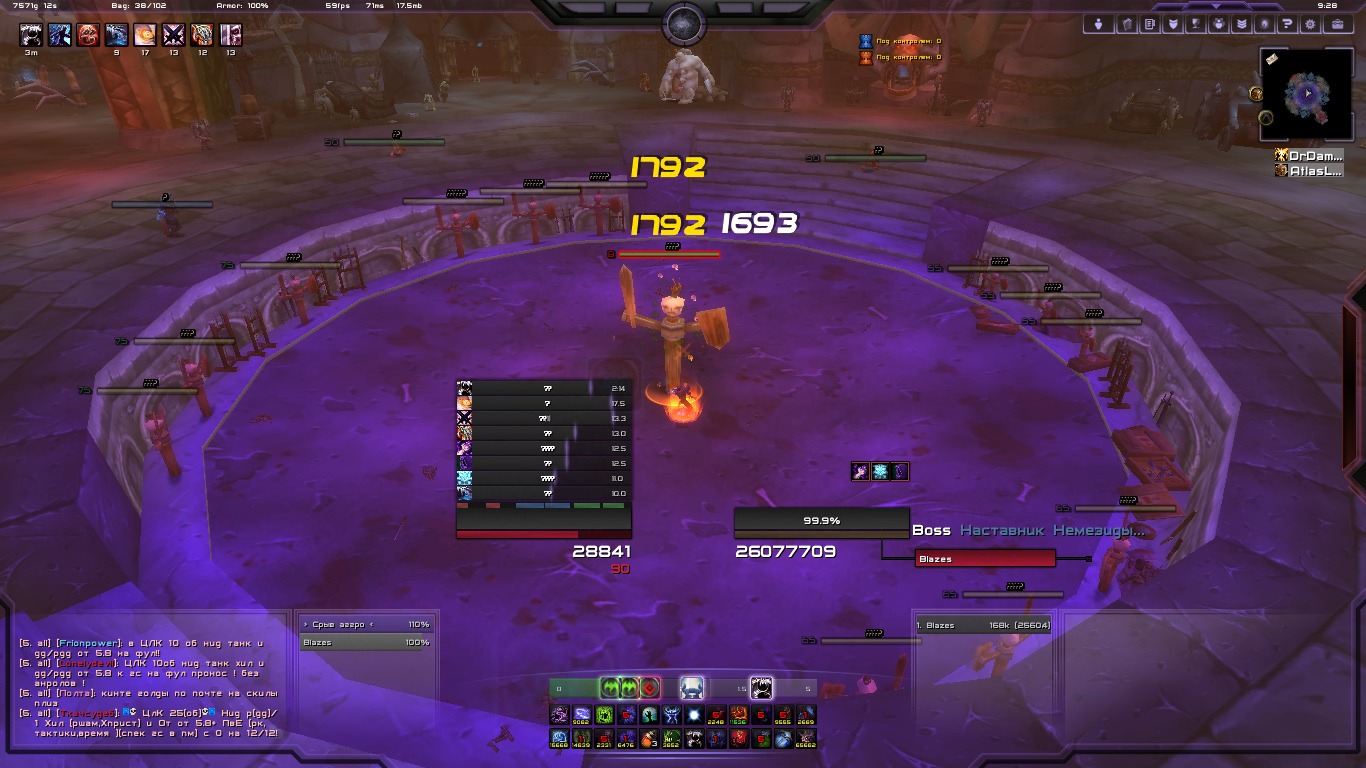Select the red diamond rune icon
This screenshot has width=1366, height=768.
(x=650, y=687)
